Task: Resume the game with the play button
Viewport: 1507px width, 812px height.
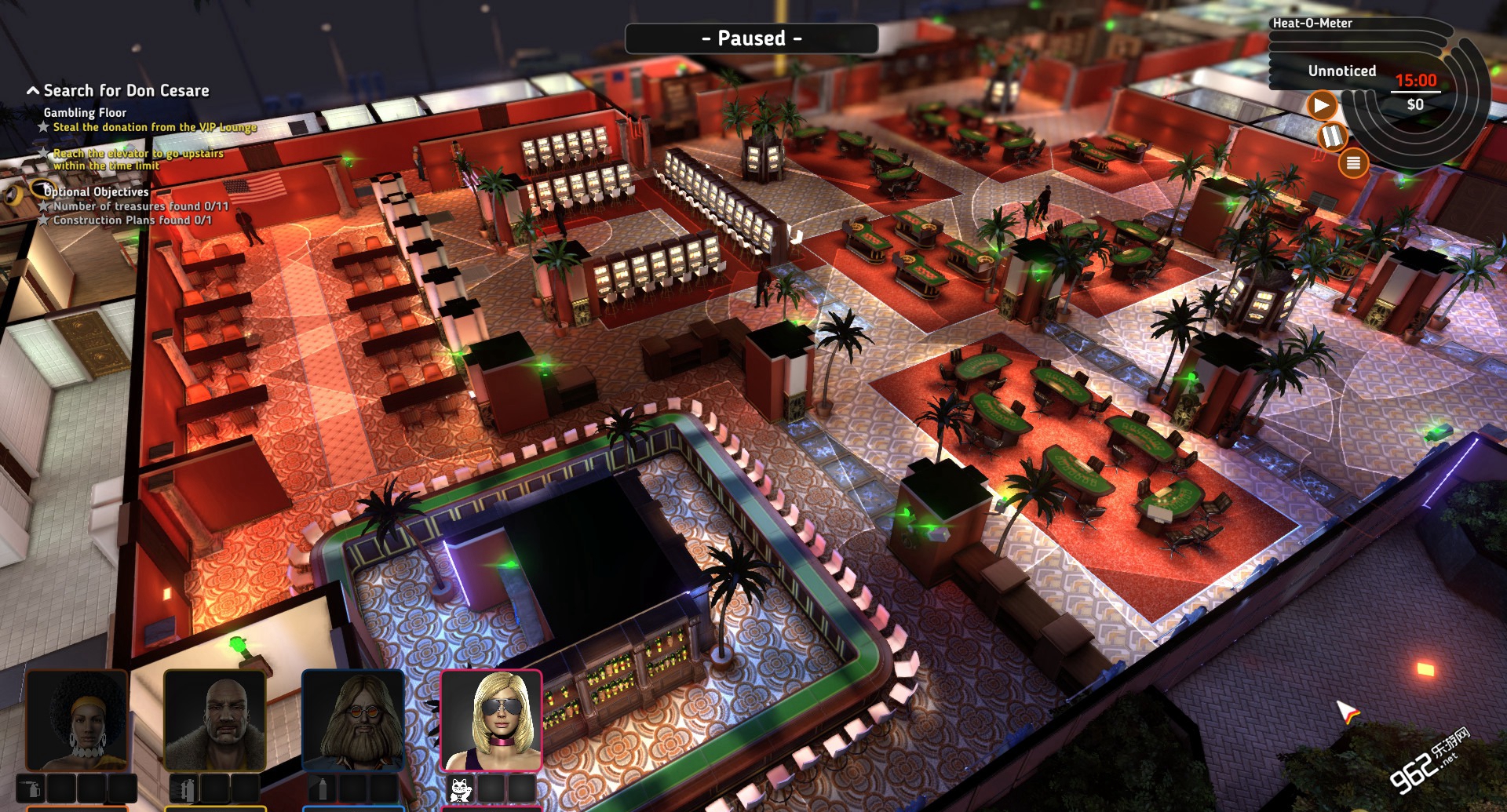Action: pos(1322,105)
